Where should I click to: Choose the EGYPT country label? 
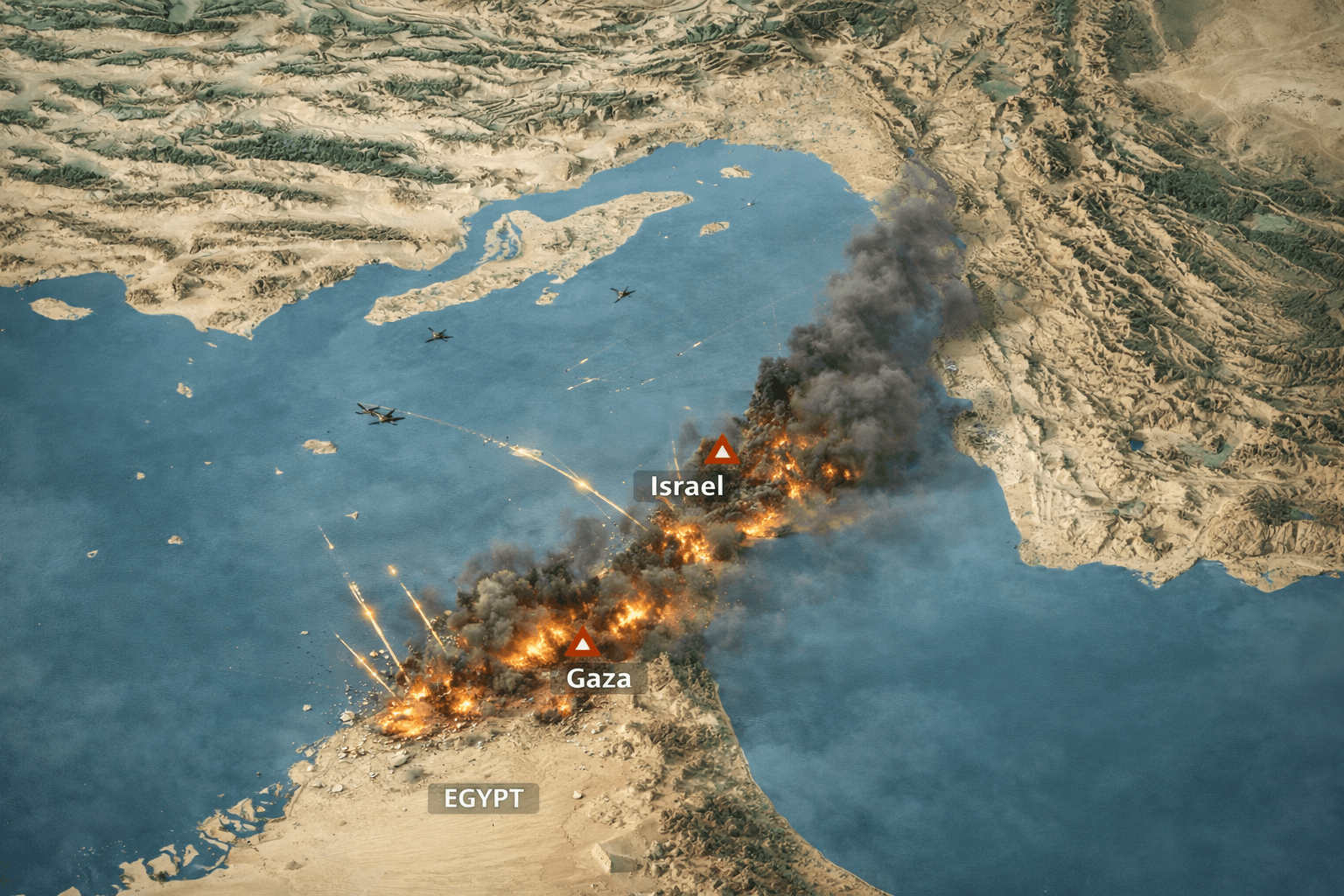click(x=483, y=798)
